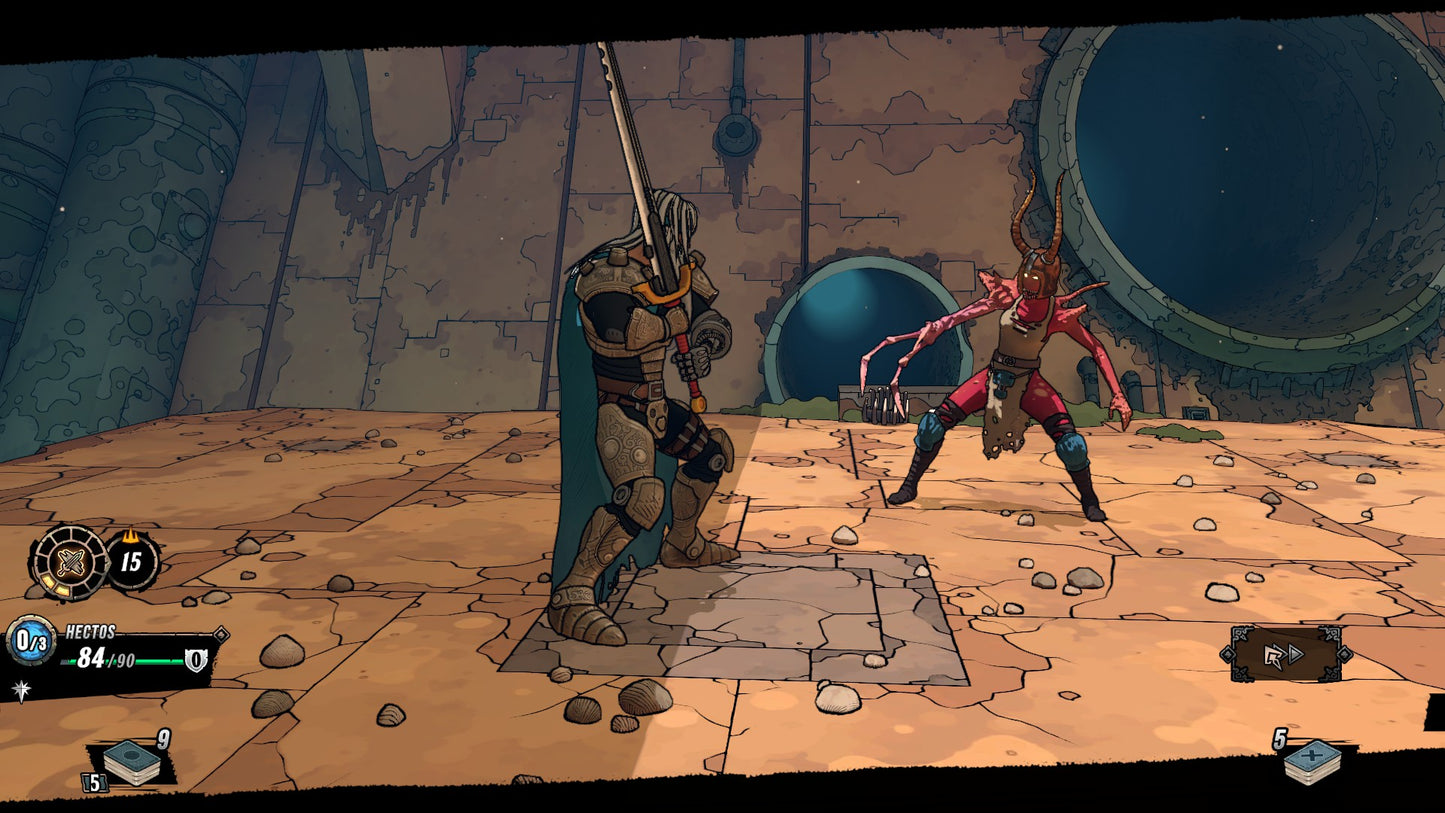Click the Hectos nameplate

click(90, 631)
